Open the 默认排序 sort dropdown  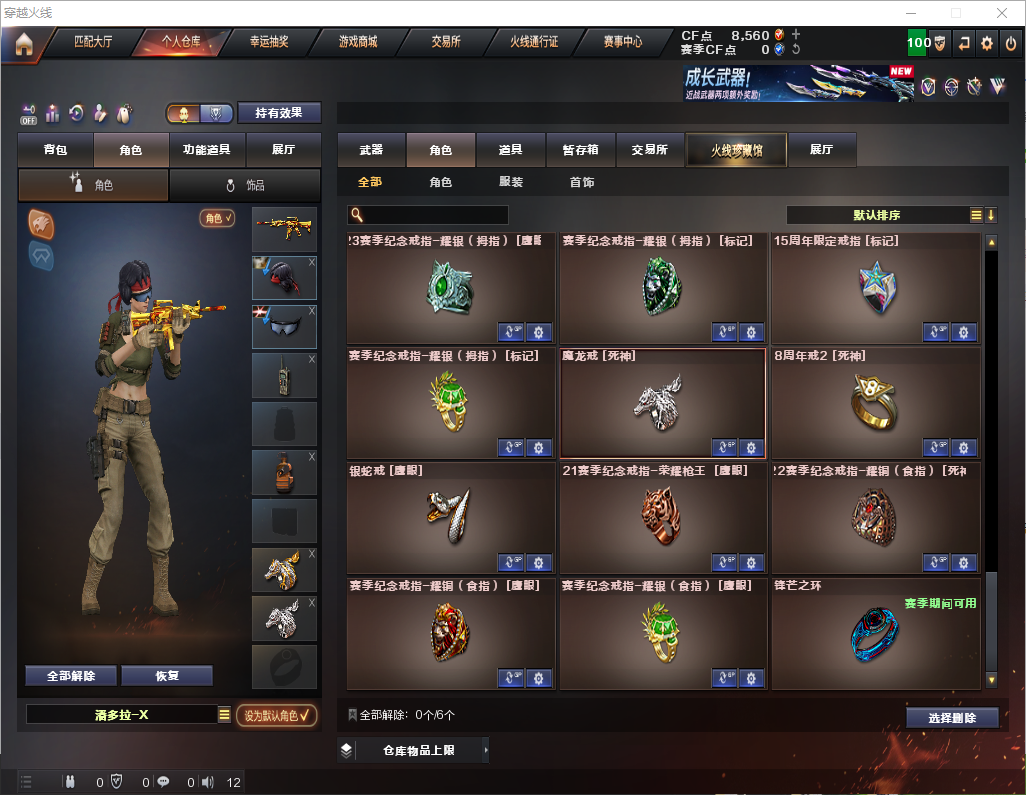[x=875, y=215]
